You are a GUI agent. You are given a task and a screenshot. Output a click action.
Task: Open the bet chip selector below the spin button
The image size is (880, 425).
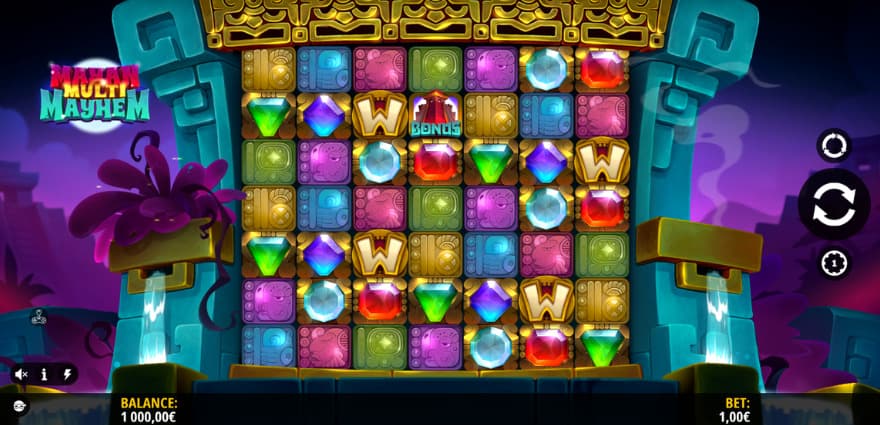tap(833, 263)
